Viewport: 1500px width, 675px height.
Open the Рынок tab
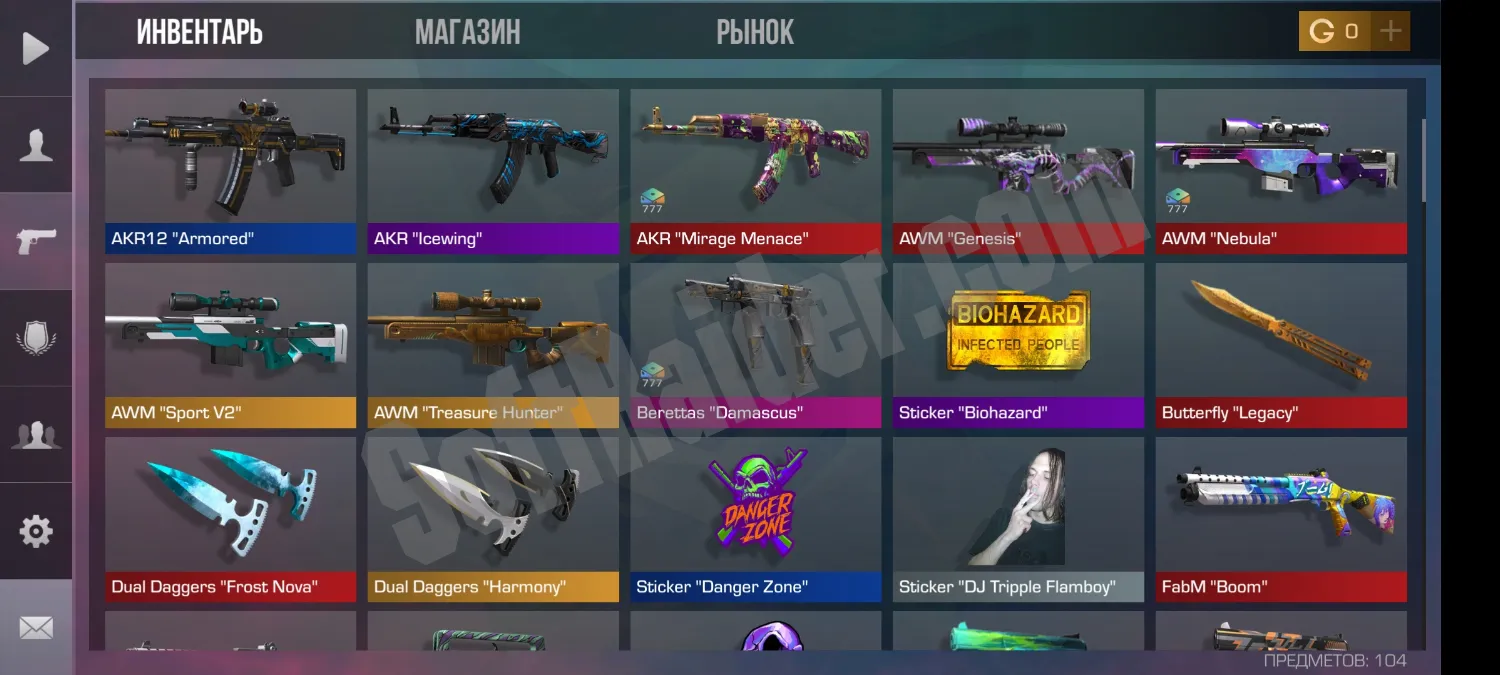coord(755,32)
